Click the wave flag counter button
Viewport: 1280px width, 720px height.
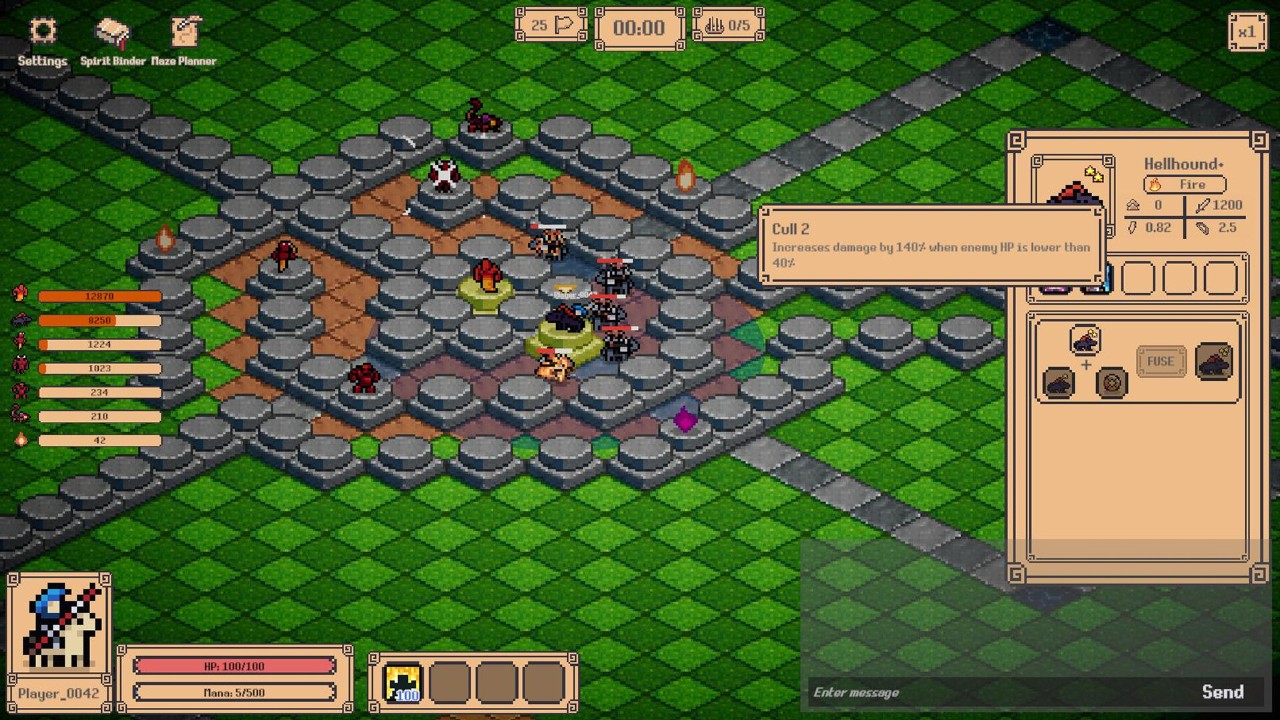pyautogui.click(x=551, y=25)
